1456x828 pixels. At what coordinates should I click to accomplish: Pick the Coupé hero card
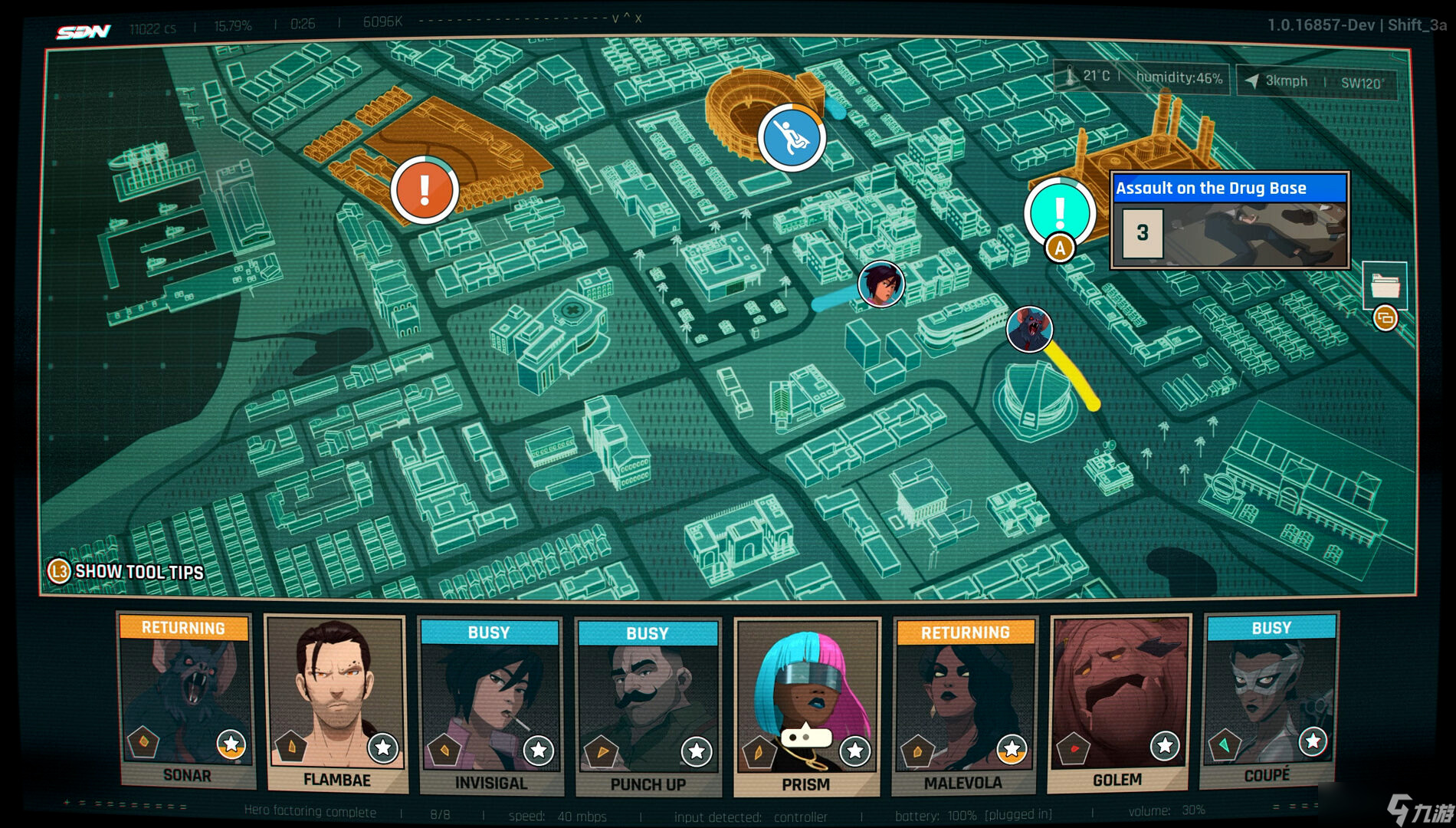(x=1269, y=700)
